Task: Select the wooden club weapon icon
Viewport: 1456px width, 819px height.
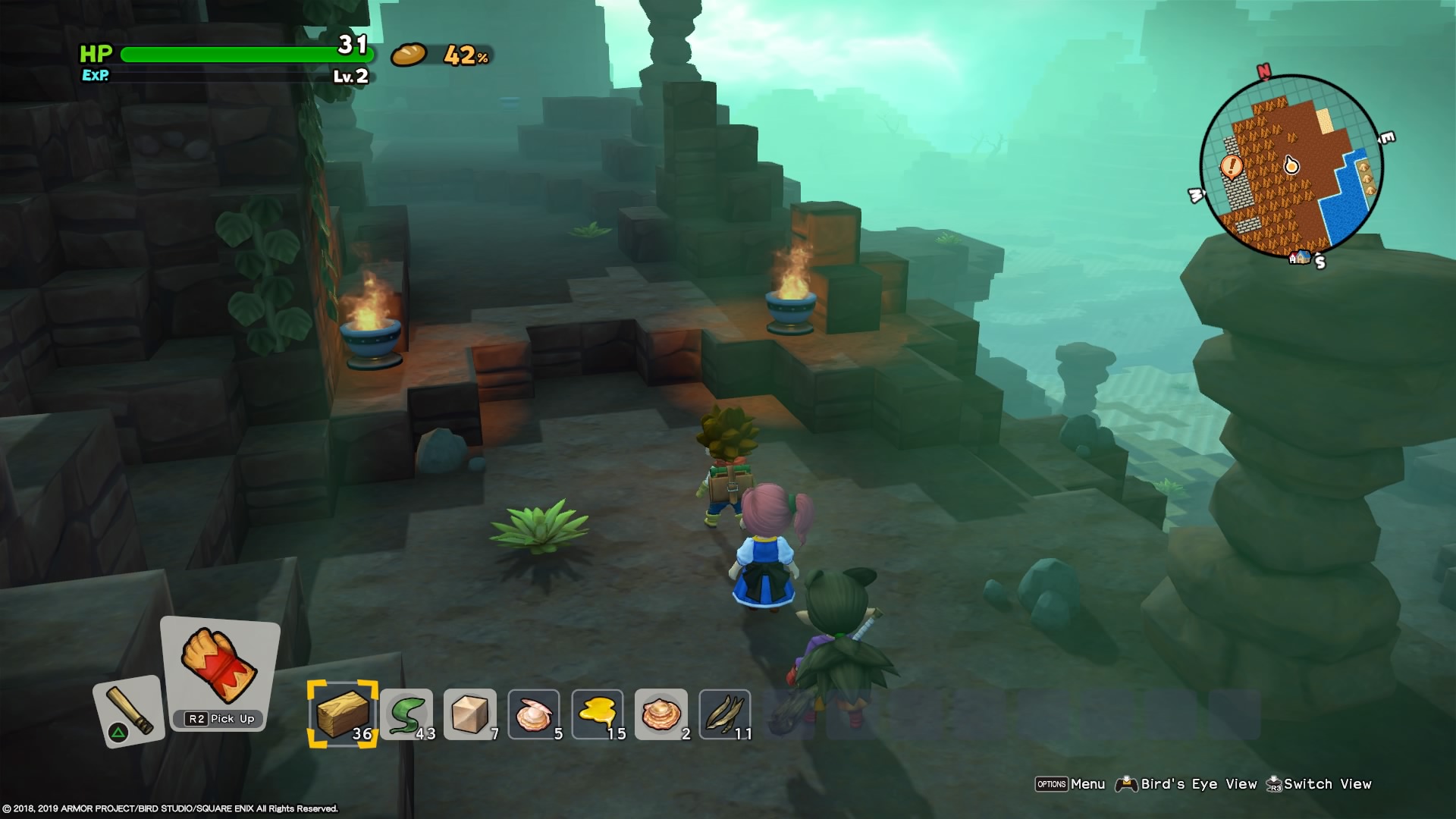Action: click(128, 711)
